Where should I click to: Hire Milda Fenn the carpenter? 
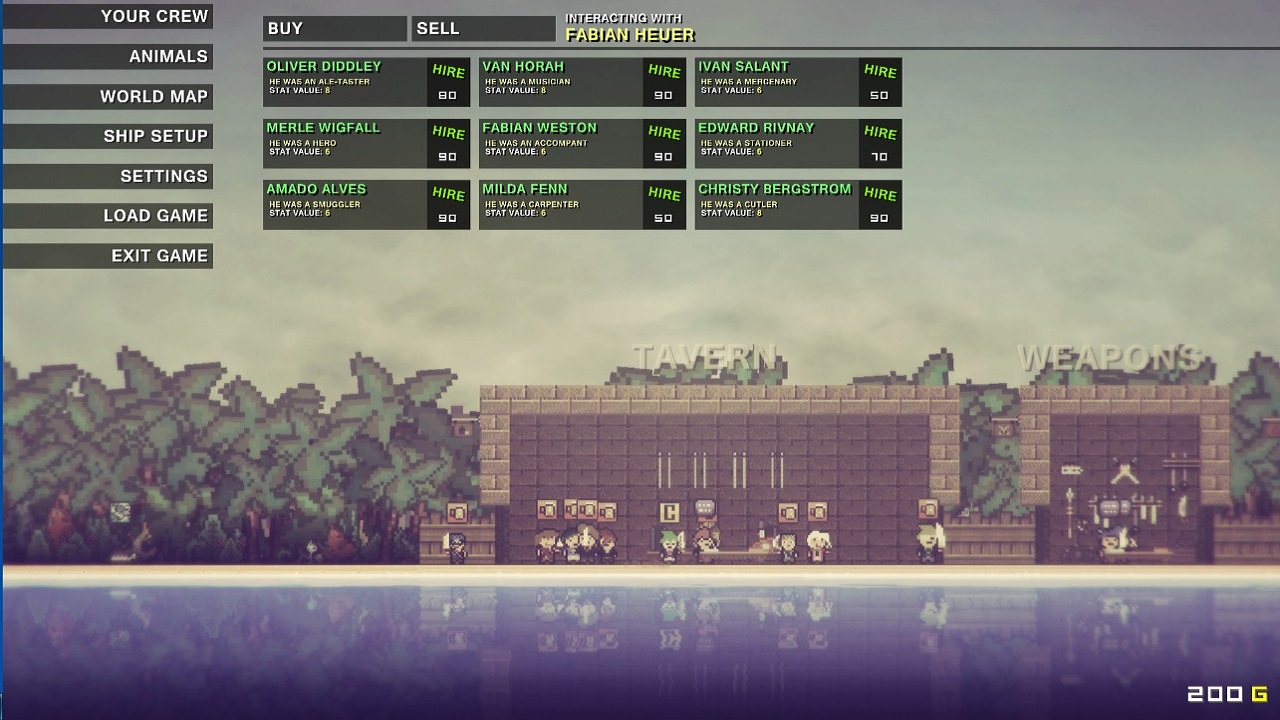tap(664, 194)
